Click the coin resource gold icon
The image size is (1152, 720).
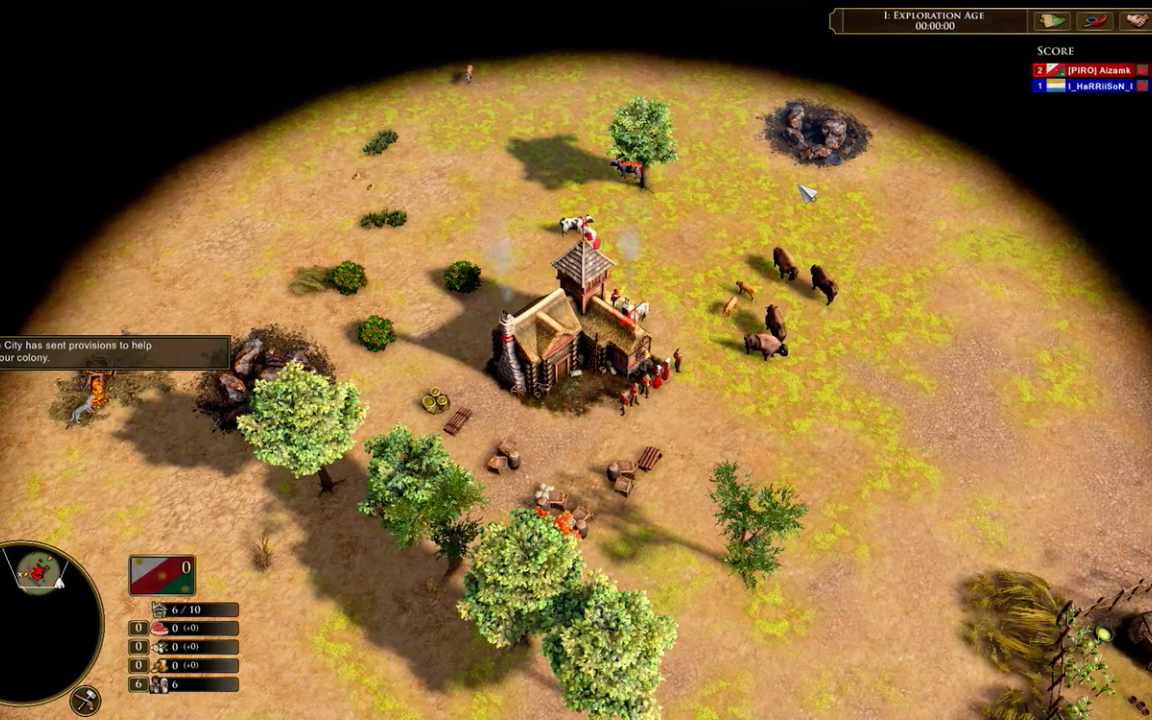tap(160, 666)
